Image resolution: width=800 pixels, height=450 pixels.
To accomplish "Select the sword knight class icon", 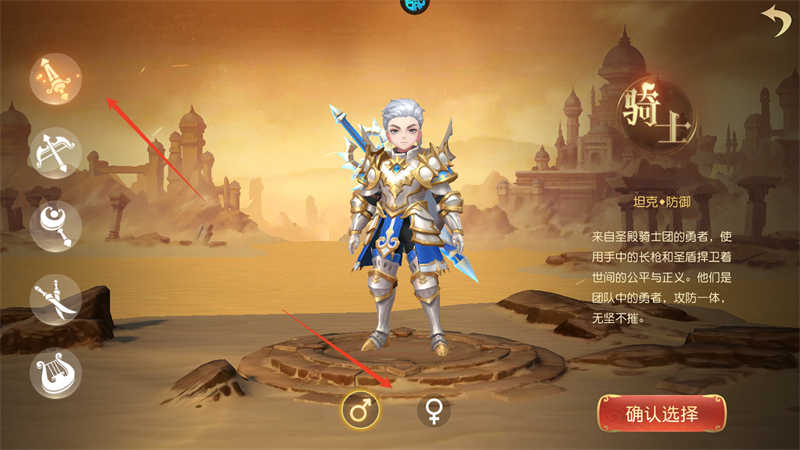I will [54, 79].
